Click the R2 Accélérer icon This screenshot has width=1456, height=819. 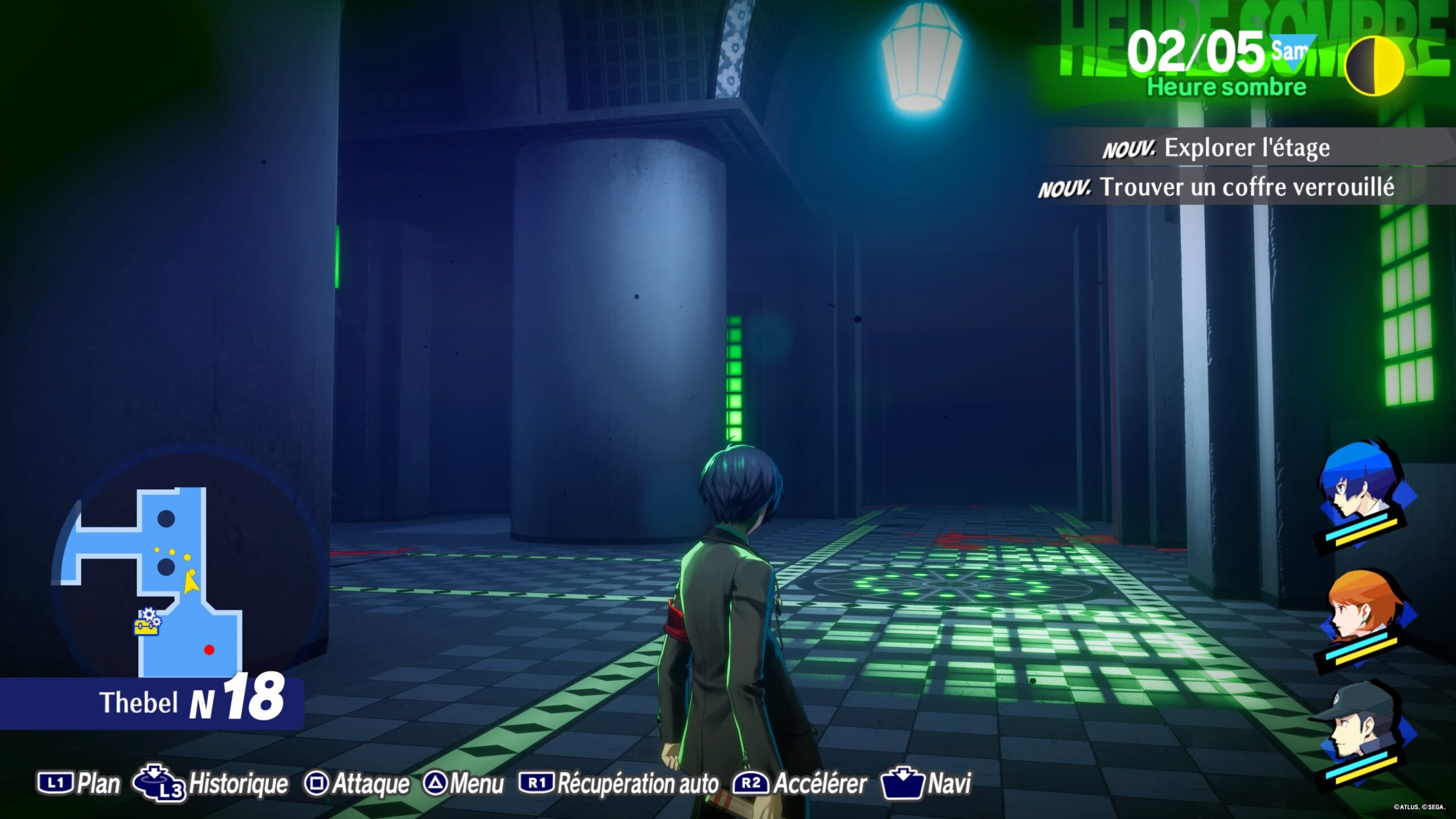pos(750,783)
